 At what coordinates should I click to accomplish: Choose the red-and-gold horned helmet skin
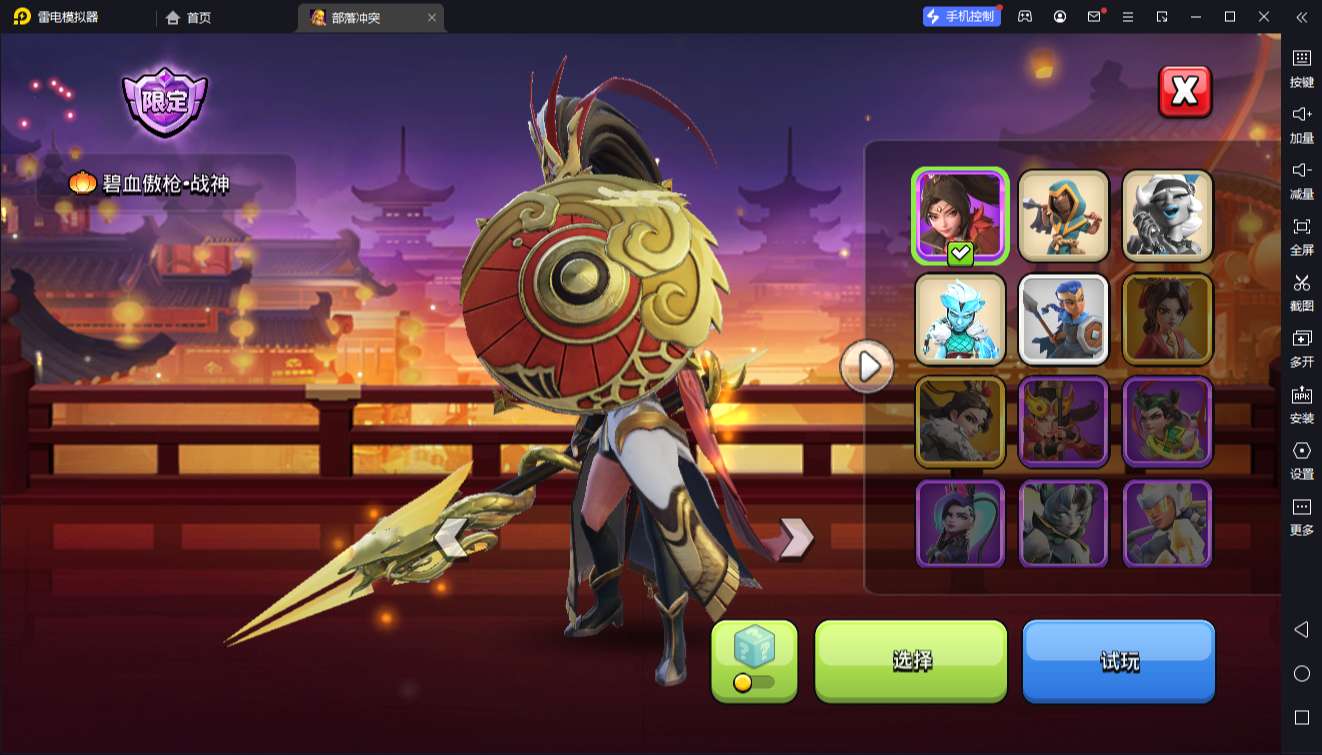[x=1064, y=421]
